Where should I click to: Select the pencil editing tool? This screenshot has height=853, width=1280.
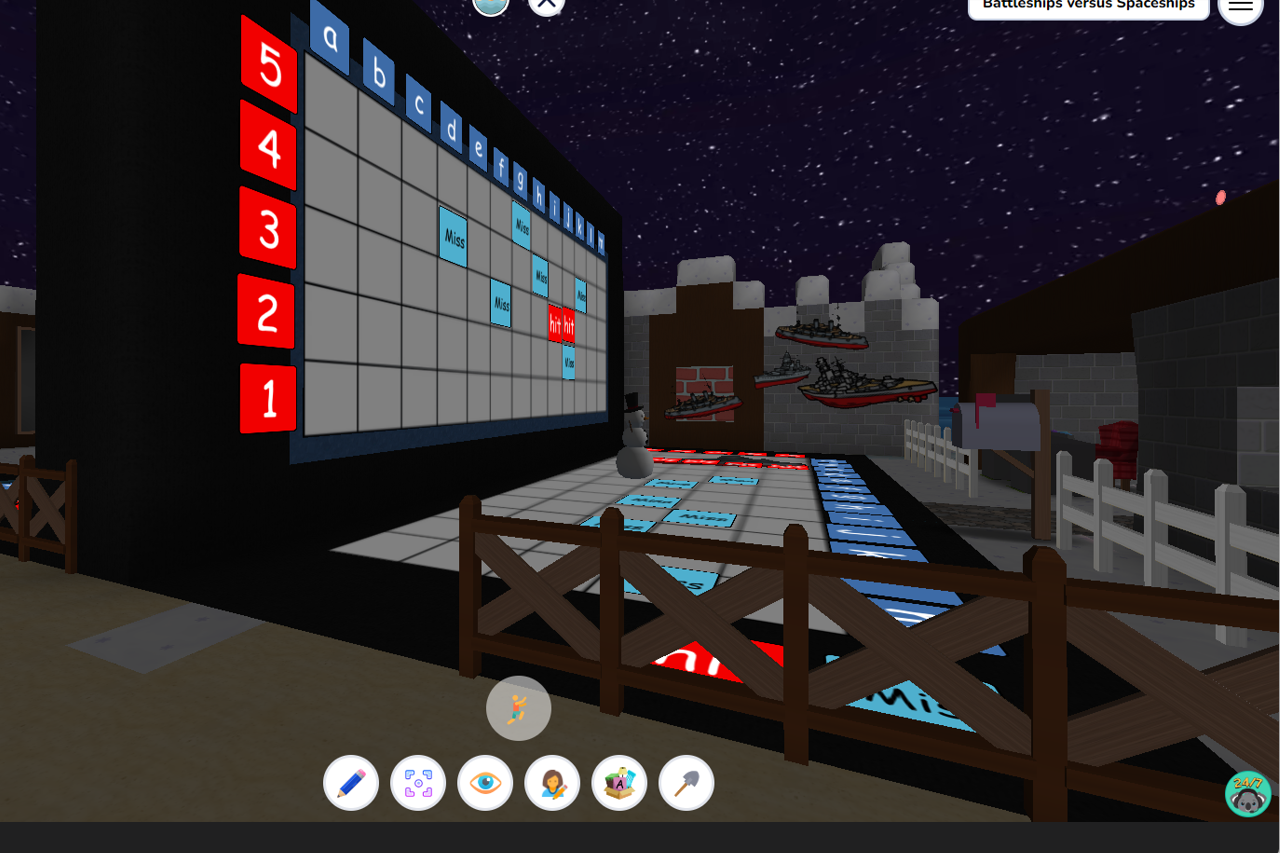tap(351, 782)
